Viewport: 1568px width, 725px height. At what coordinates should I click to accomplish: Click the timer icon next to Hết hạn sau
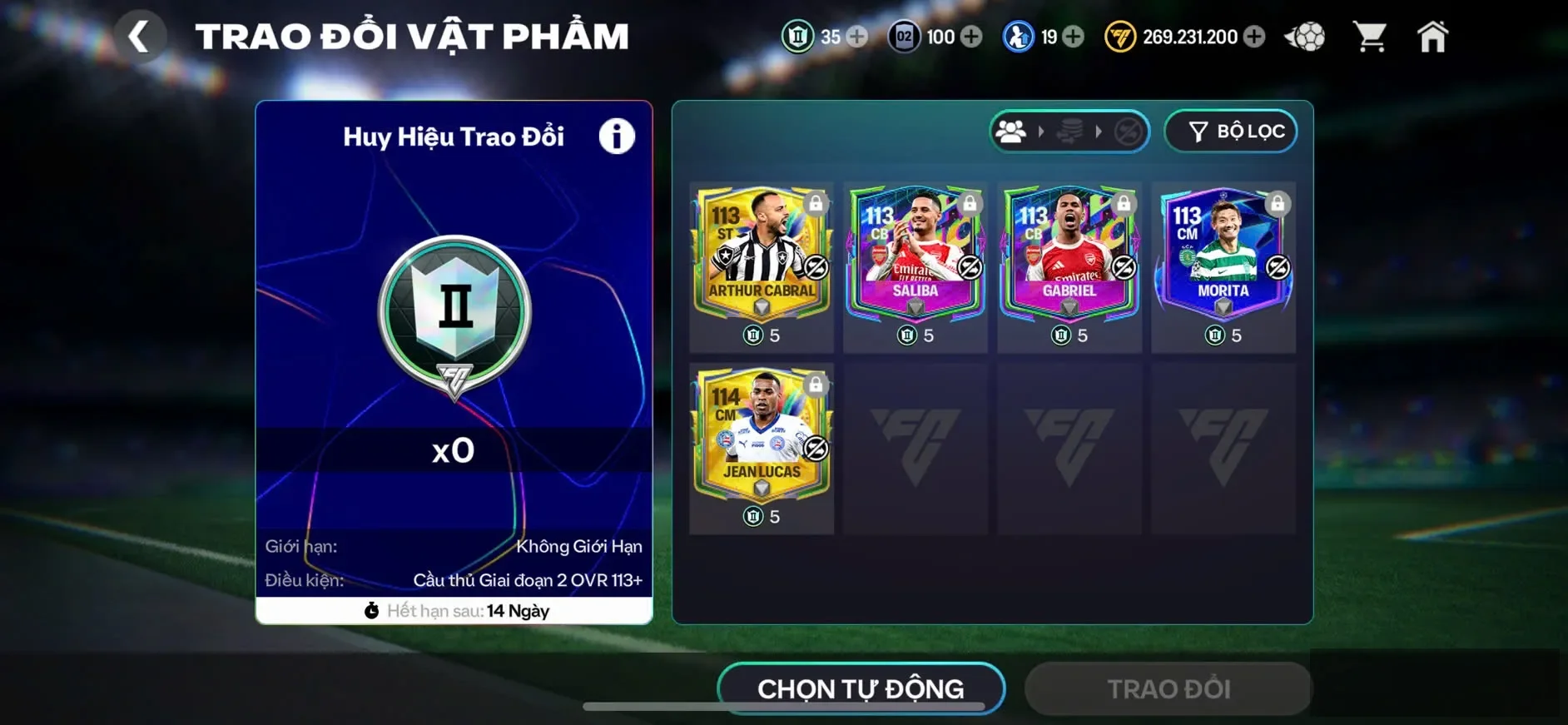(x=373, y=610)
